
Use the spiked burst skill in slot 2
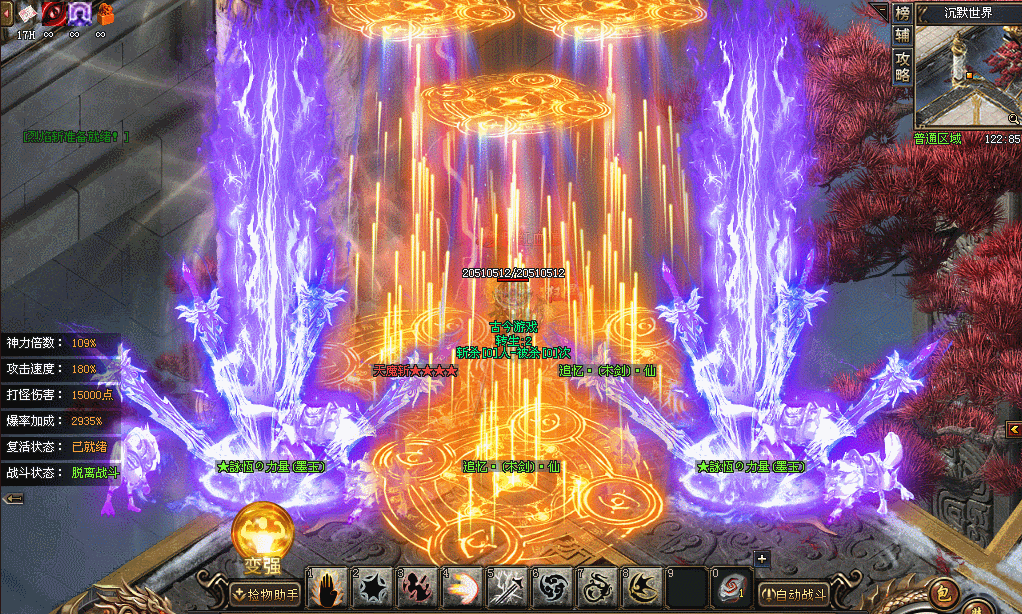(373, 589)
